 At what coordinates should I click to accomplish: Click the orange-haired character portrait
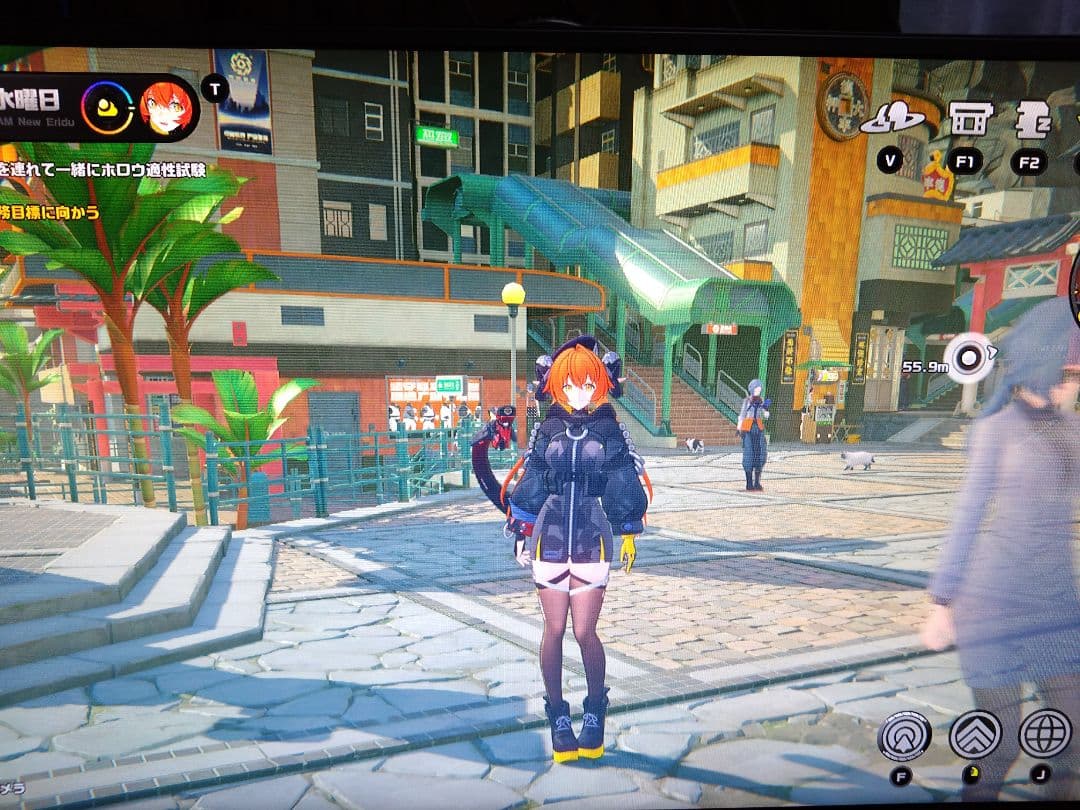[x=165, y=108]
